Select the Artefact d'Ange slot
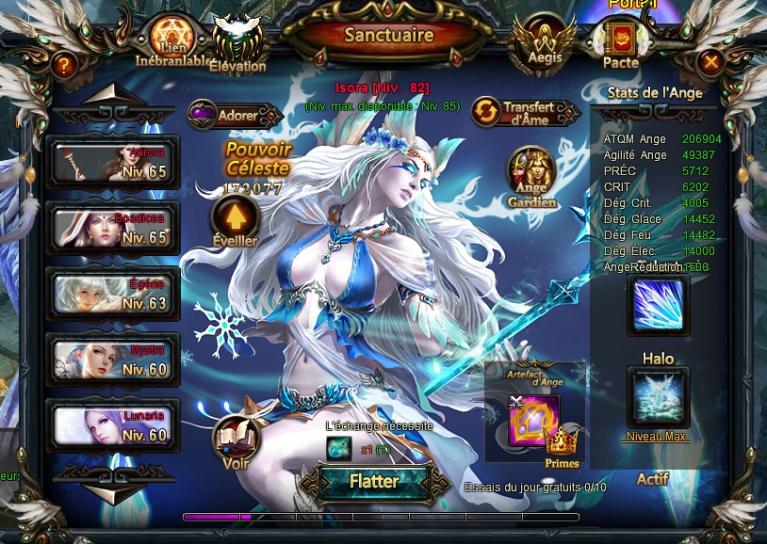 (533, 419)
